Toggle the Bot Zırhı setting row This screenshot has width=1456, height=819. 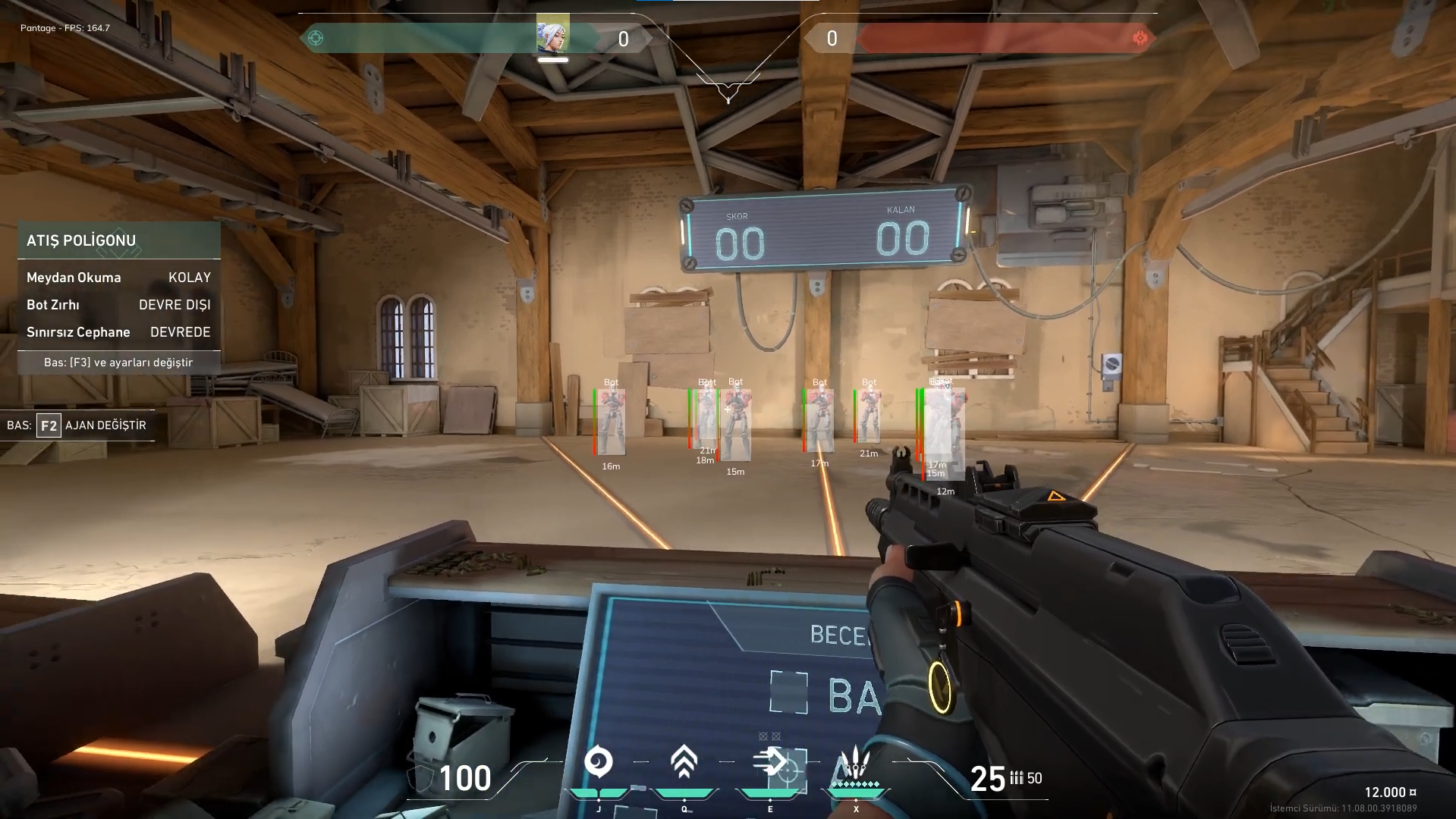pyautogui.click(x=119, y=305)
